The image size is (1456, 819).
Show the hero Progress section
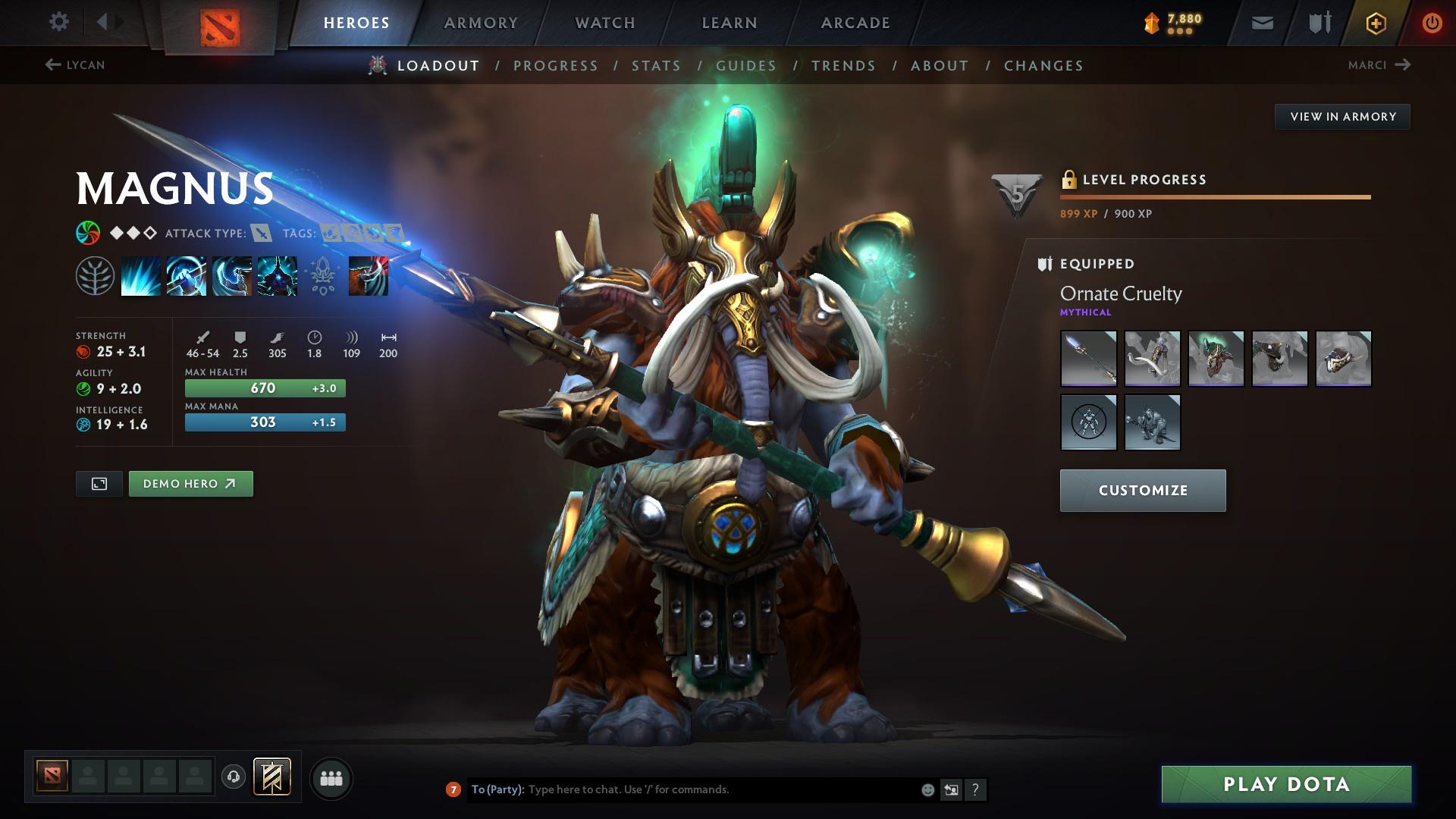click(556, 66)
